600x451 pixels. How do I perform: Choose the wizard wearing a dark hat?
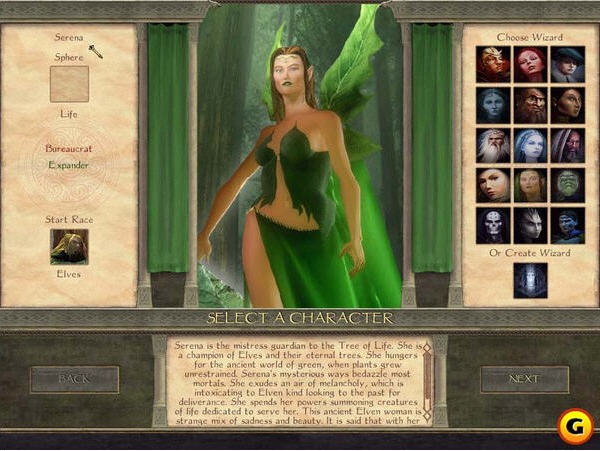click(567, 64)
